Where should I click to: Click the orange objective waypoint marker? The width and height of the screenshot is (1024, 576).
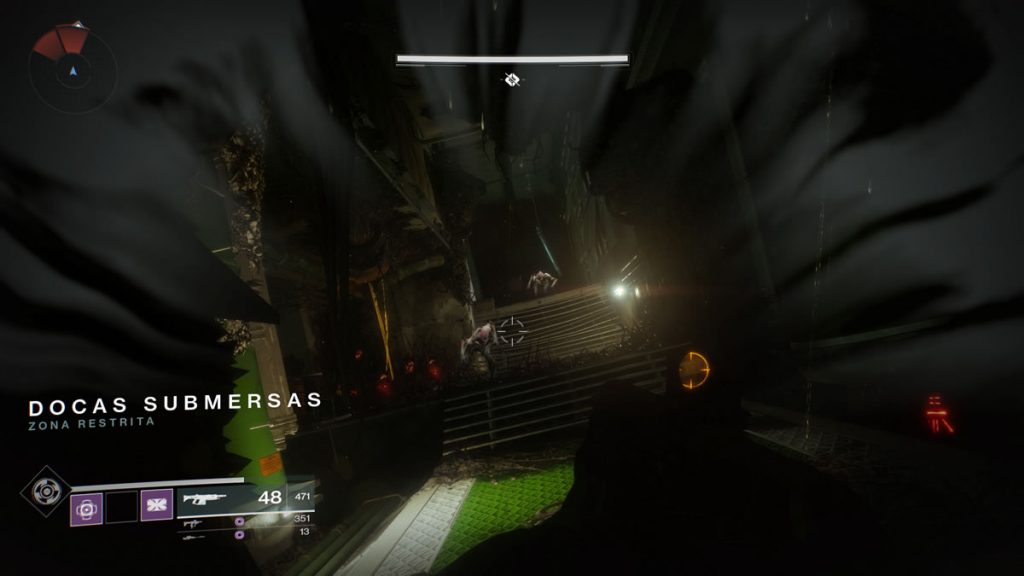point(694,371)
